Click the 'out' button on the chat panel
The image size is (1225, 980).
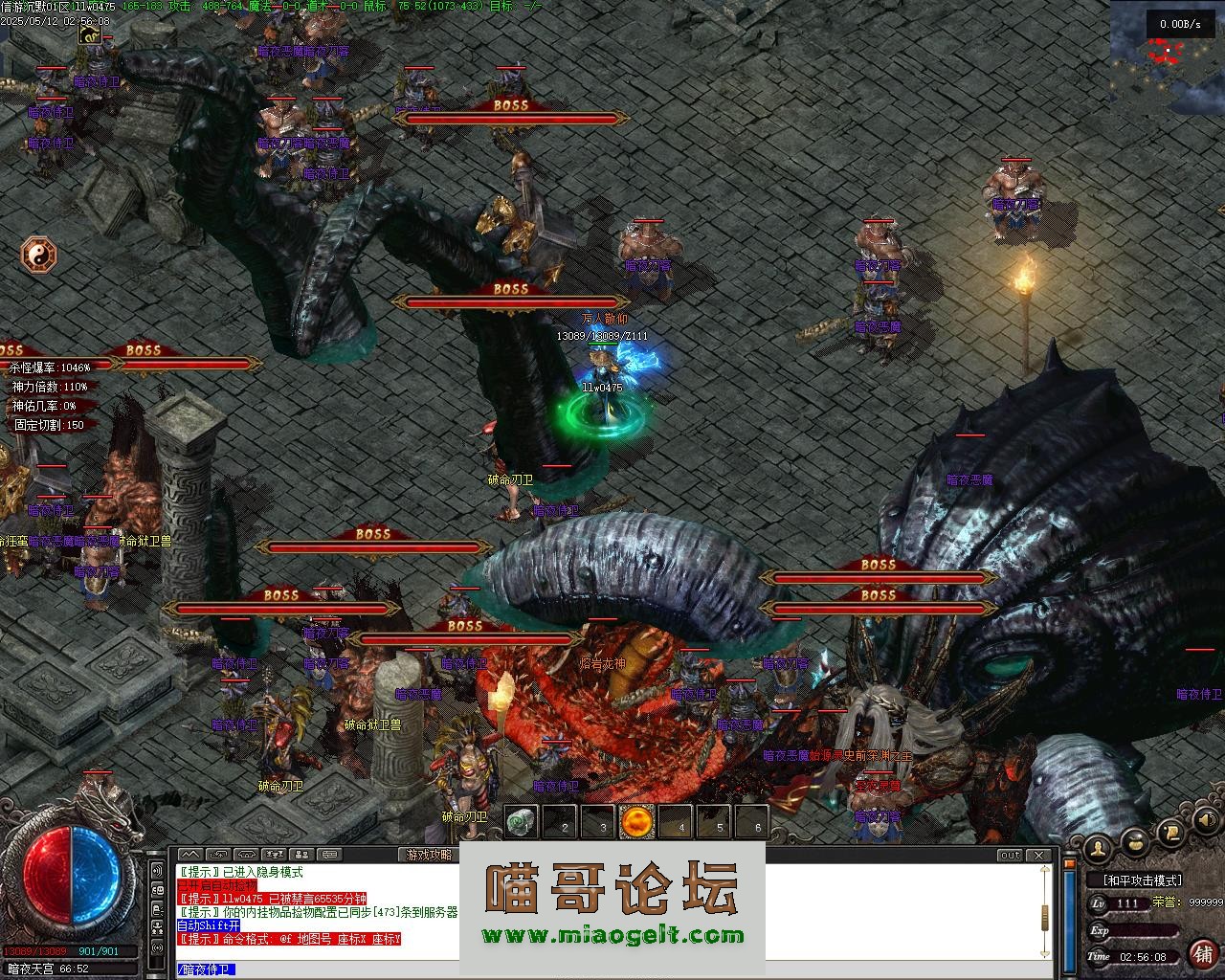[1010, 855]
